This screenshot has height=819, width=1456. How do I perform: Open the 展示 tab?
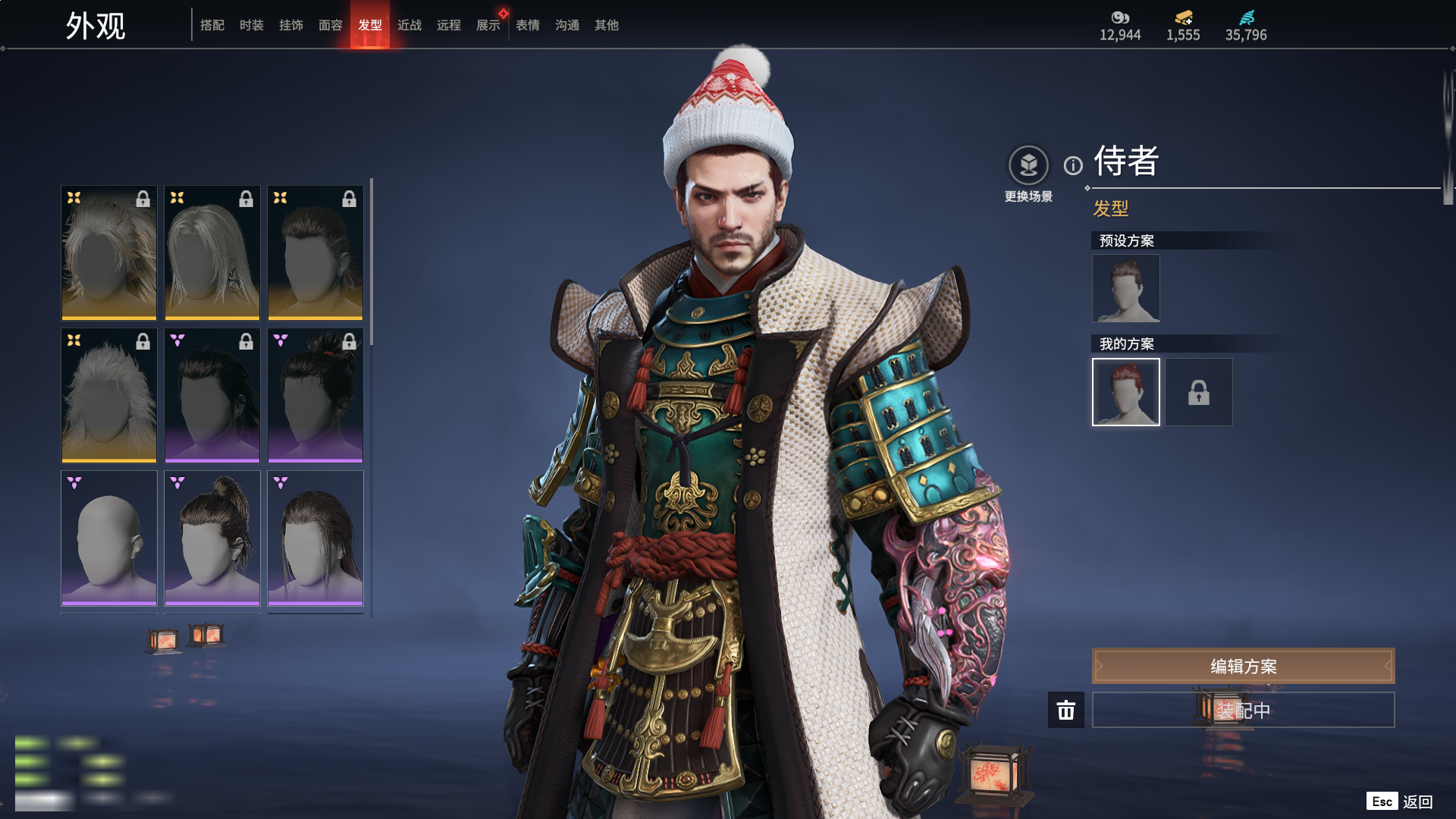(488, 25)
